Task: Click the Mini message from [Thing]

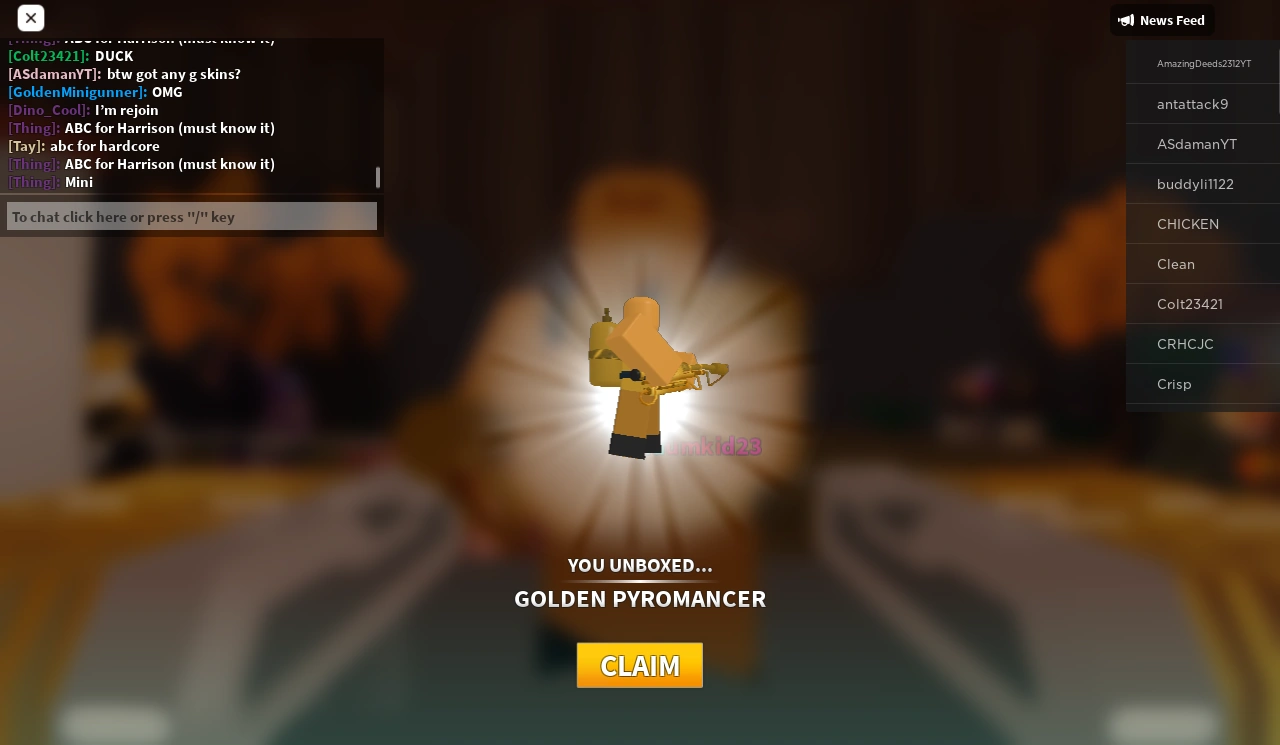Action: [78, 182]
